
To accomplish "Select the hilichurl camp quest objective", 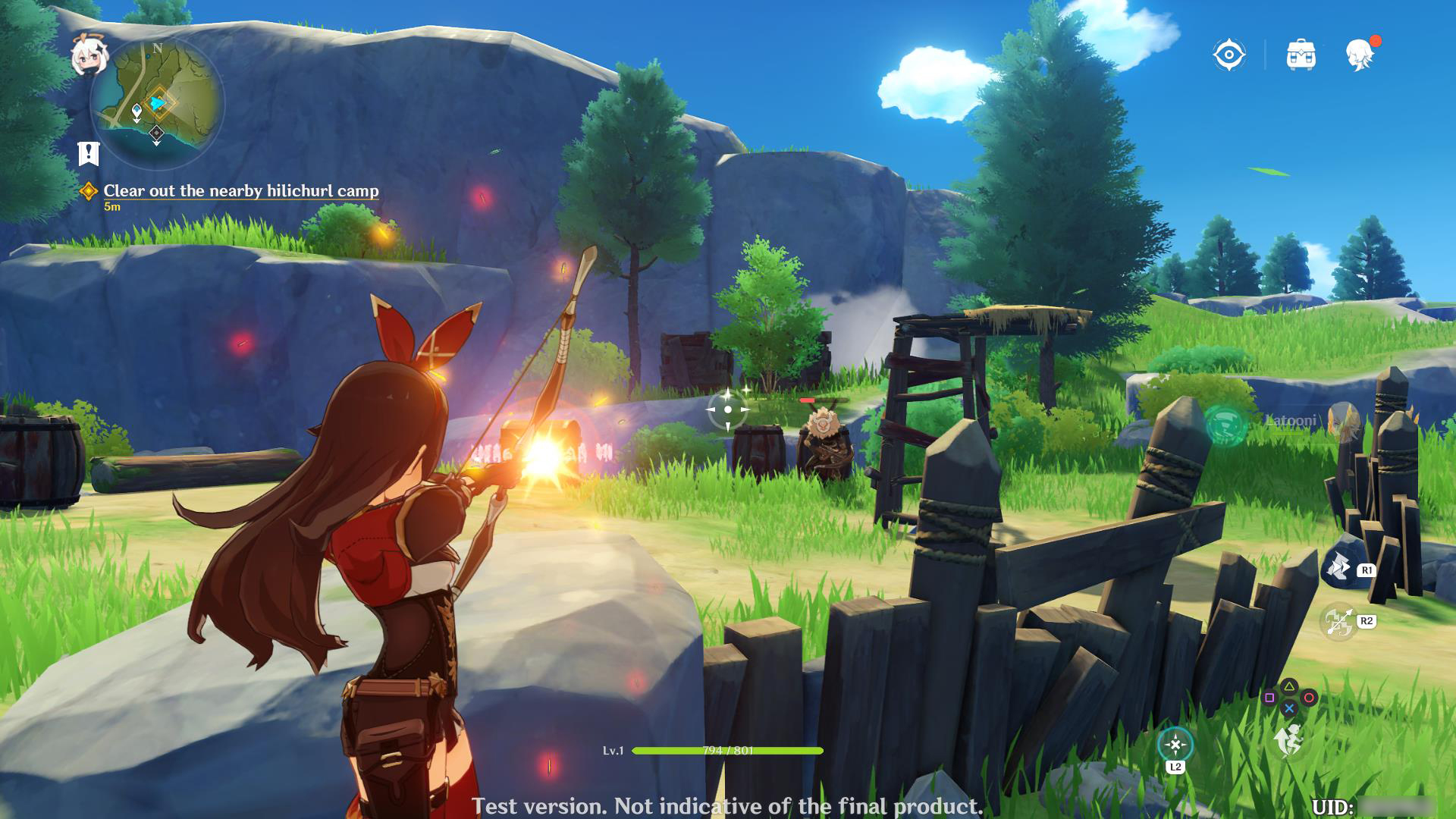I will click(x=240, y=191).
